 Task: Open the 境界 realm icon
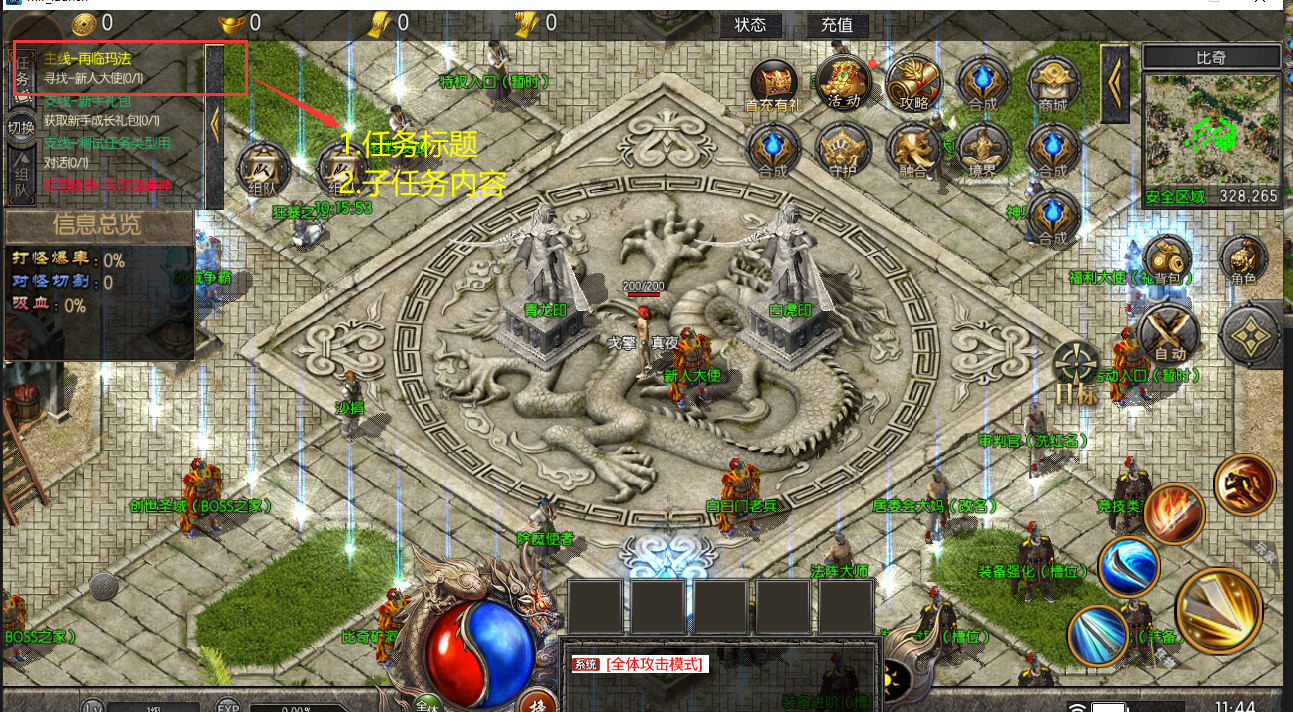coord(983,150)
